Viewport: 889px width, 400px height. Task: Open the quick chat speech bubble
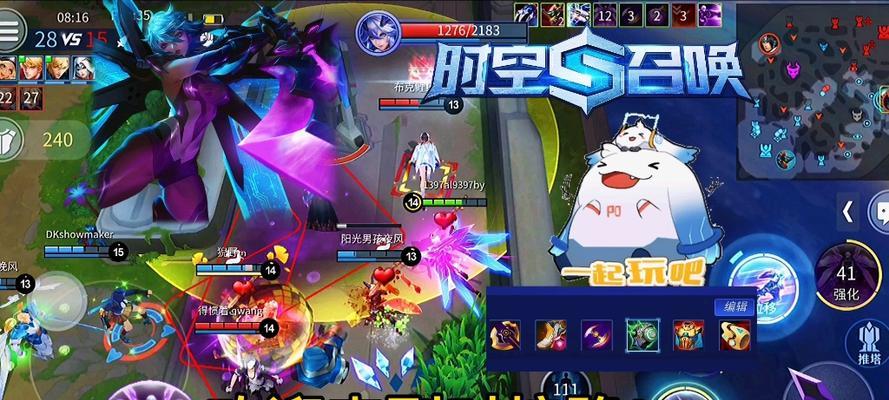(x=881, y=211)
